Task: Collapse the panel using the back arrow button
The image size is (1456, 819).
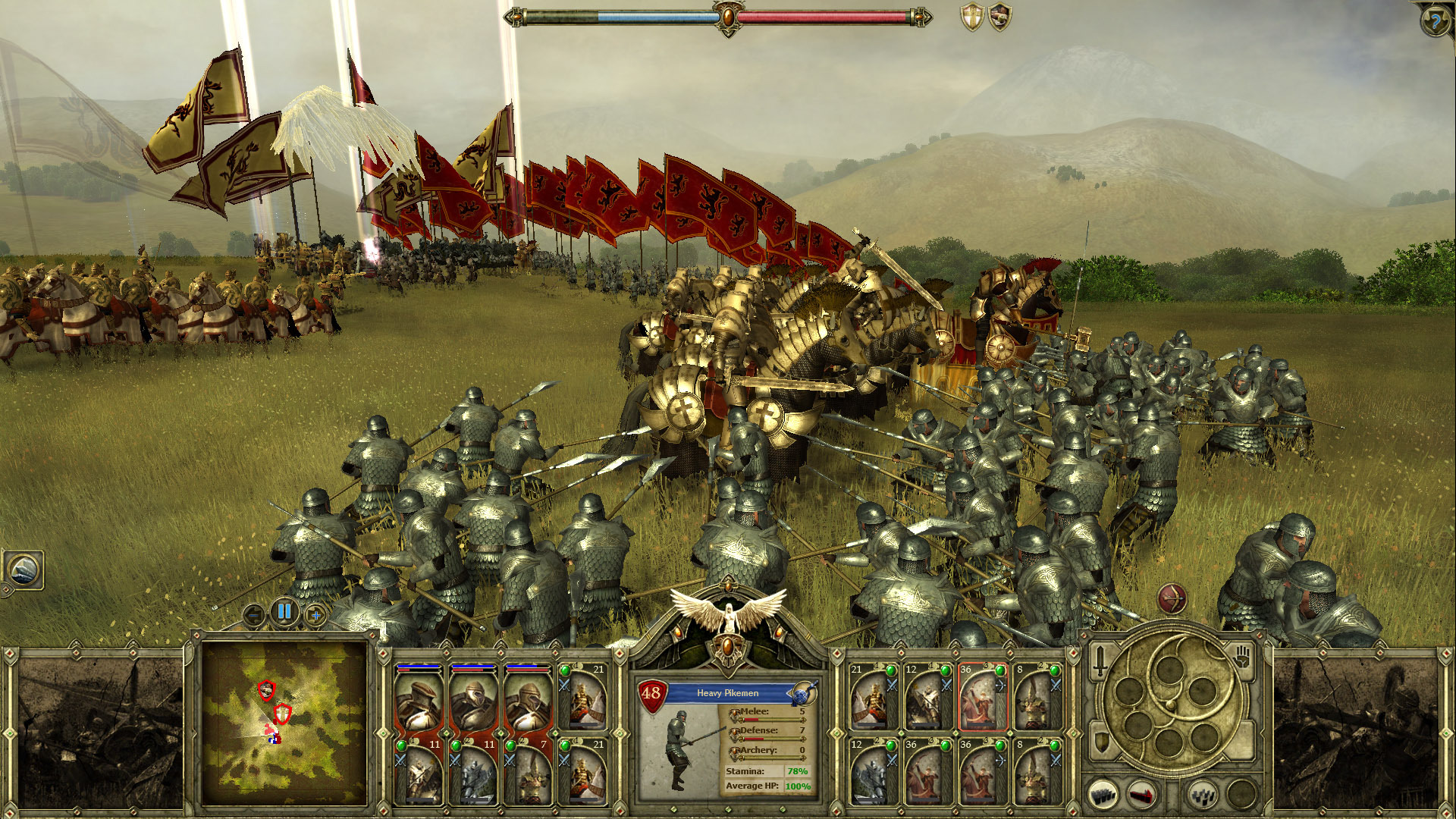Action: pyautogui.click(x=254, y=615)
